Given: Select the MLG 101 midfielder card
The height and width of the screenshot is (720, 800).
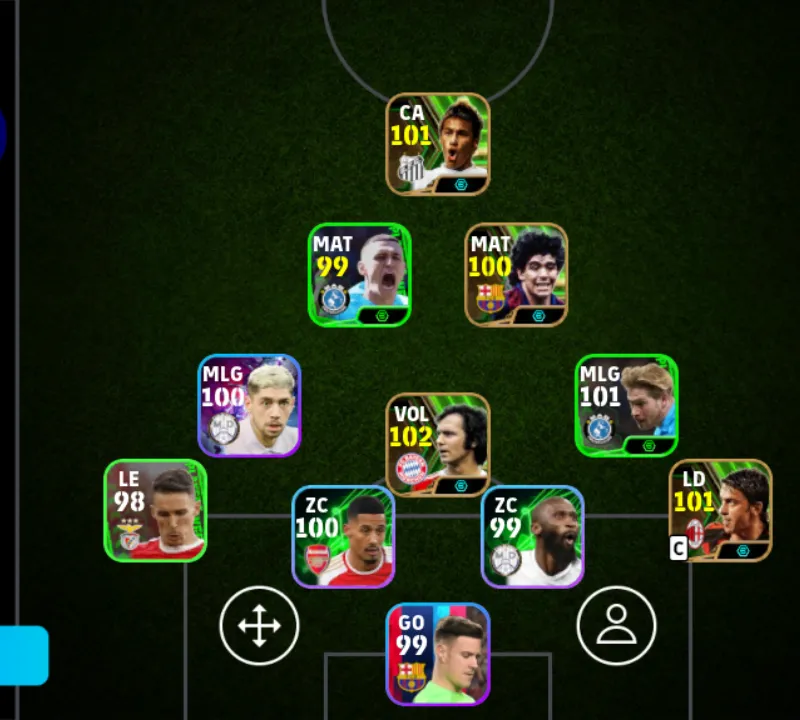Looking at the screenshot, I should (x=626, y=405).
